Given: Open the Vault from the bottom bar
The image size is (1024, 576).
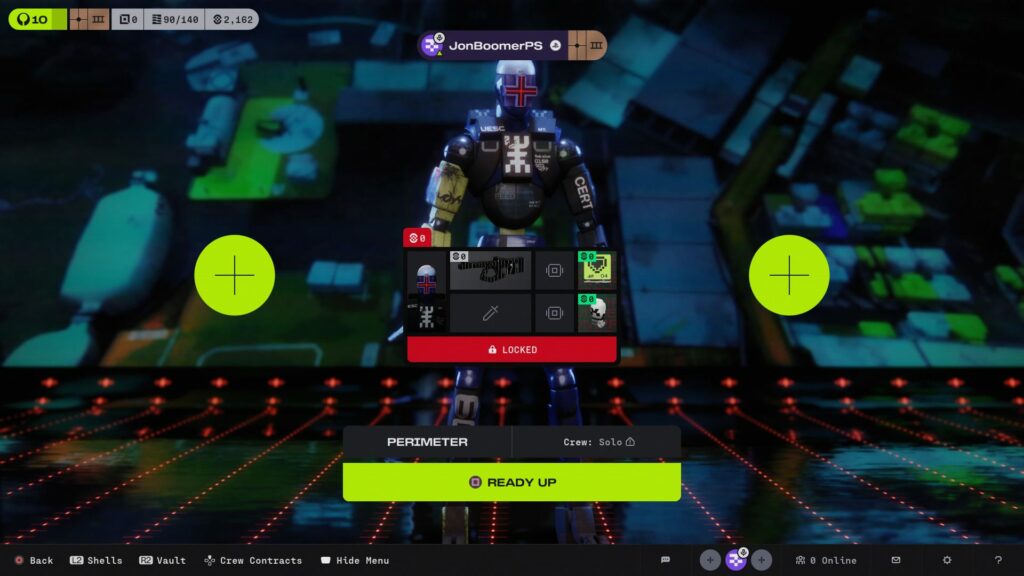Looking at the screenshot, I should tap(162, 560).
